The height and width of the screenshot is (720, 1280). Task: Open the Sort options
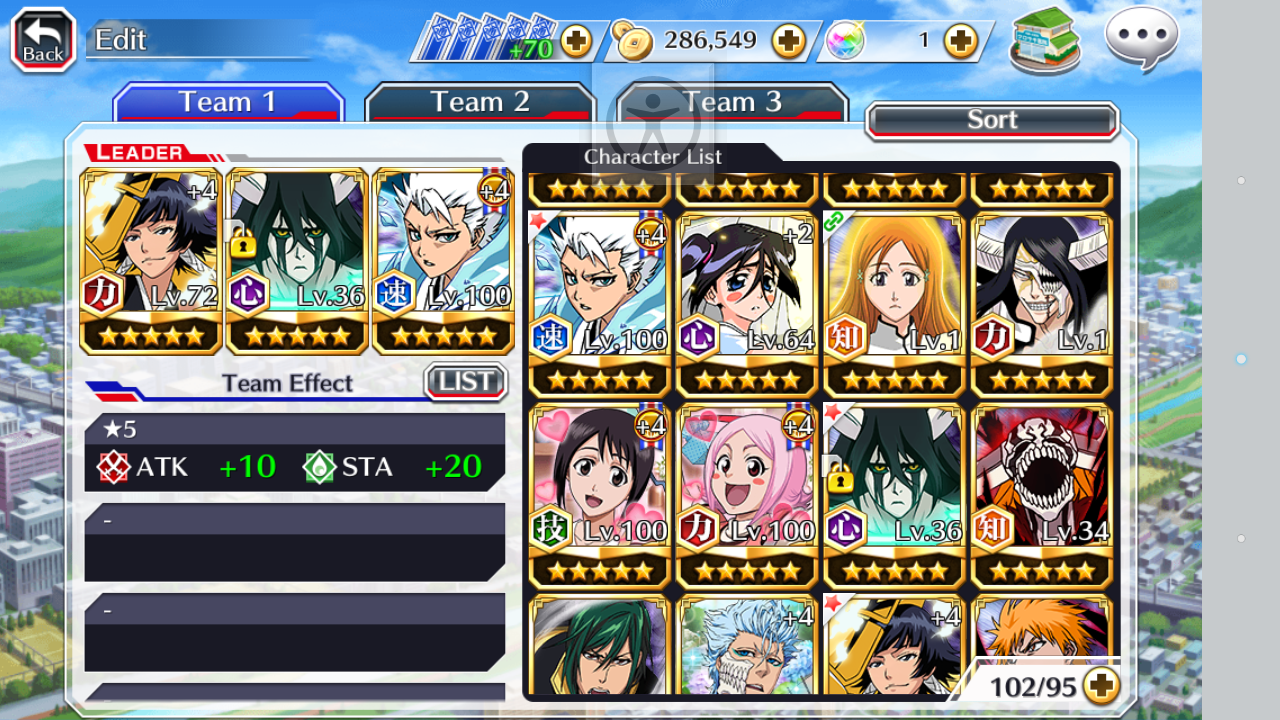(991, 120)
